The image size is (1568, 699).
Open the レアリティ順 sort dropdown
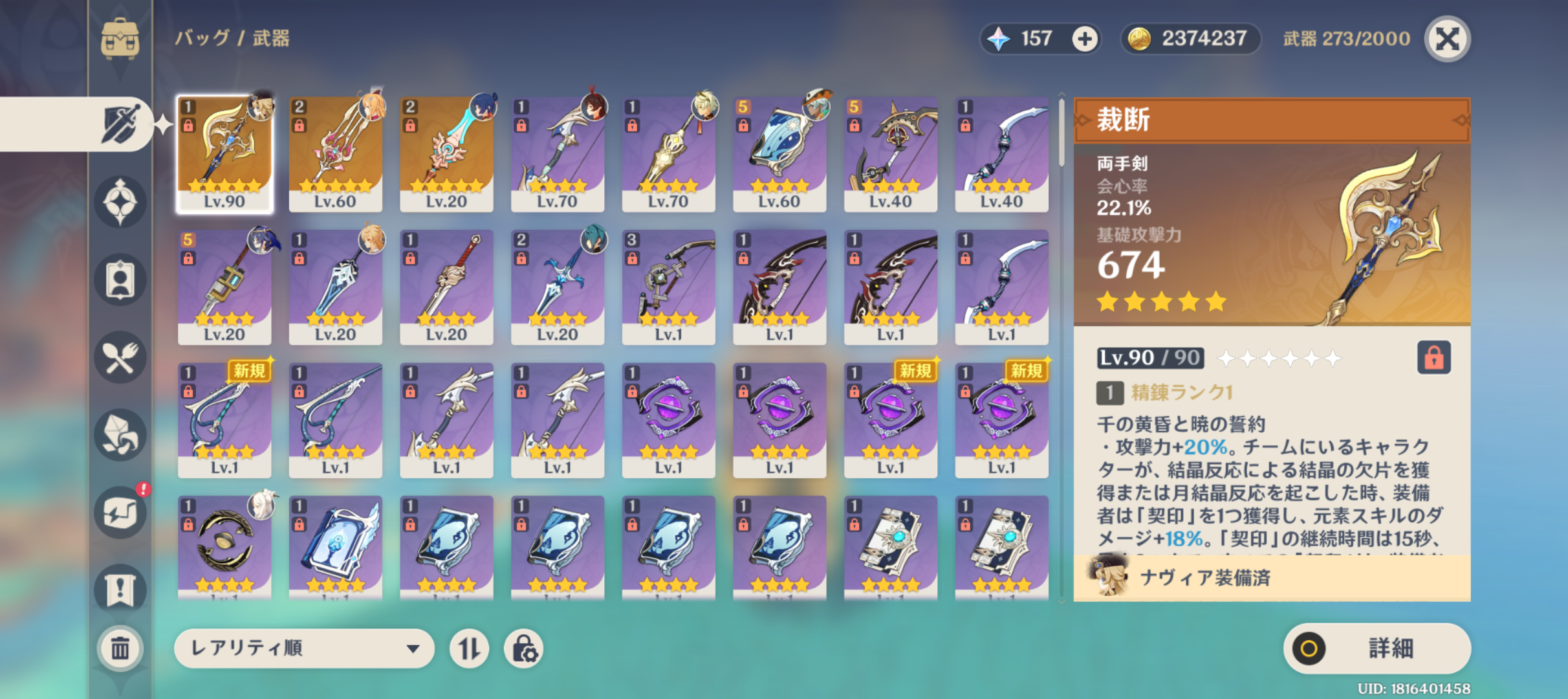[304, 648]
